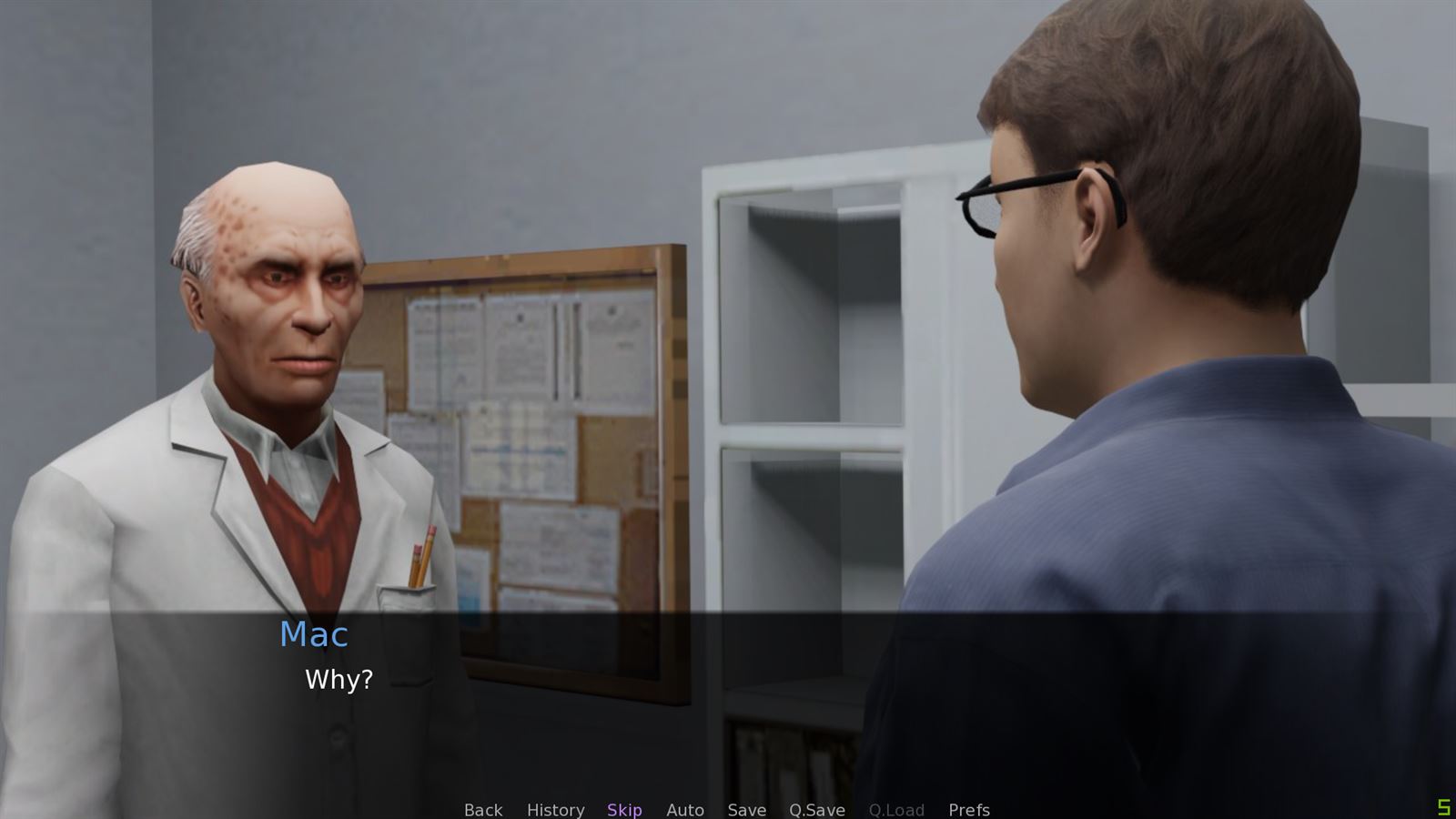Viewport: 1456px width, 819px height.
Task: Open the Save game screen
Action: 746,810
